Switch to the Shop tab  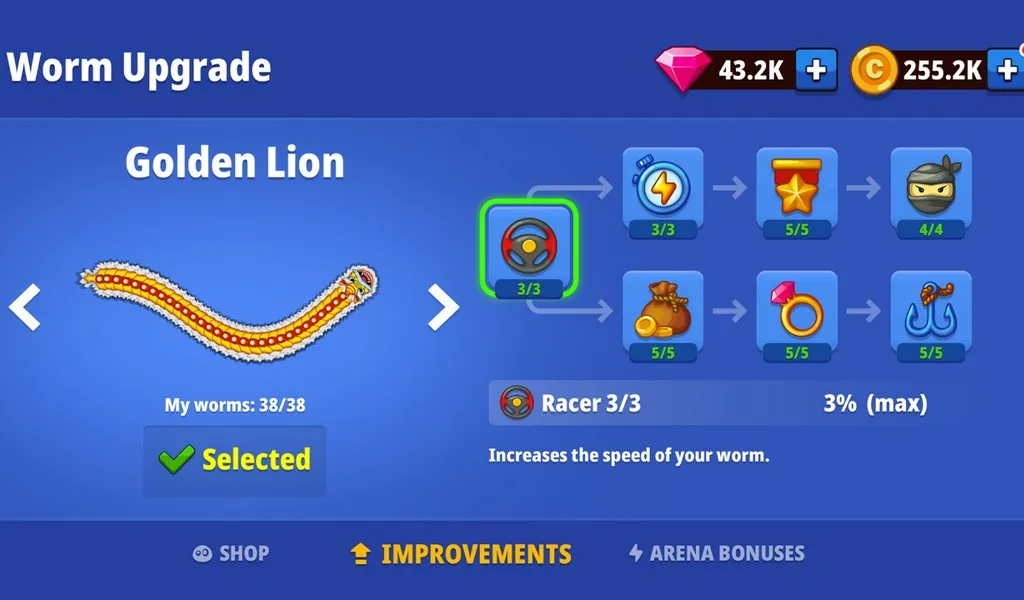click(231, 553)
